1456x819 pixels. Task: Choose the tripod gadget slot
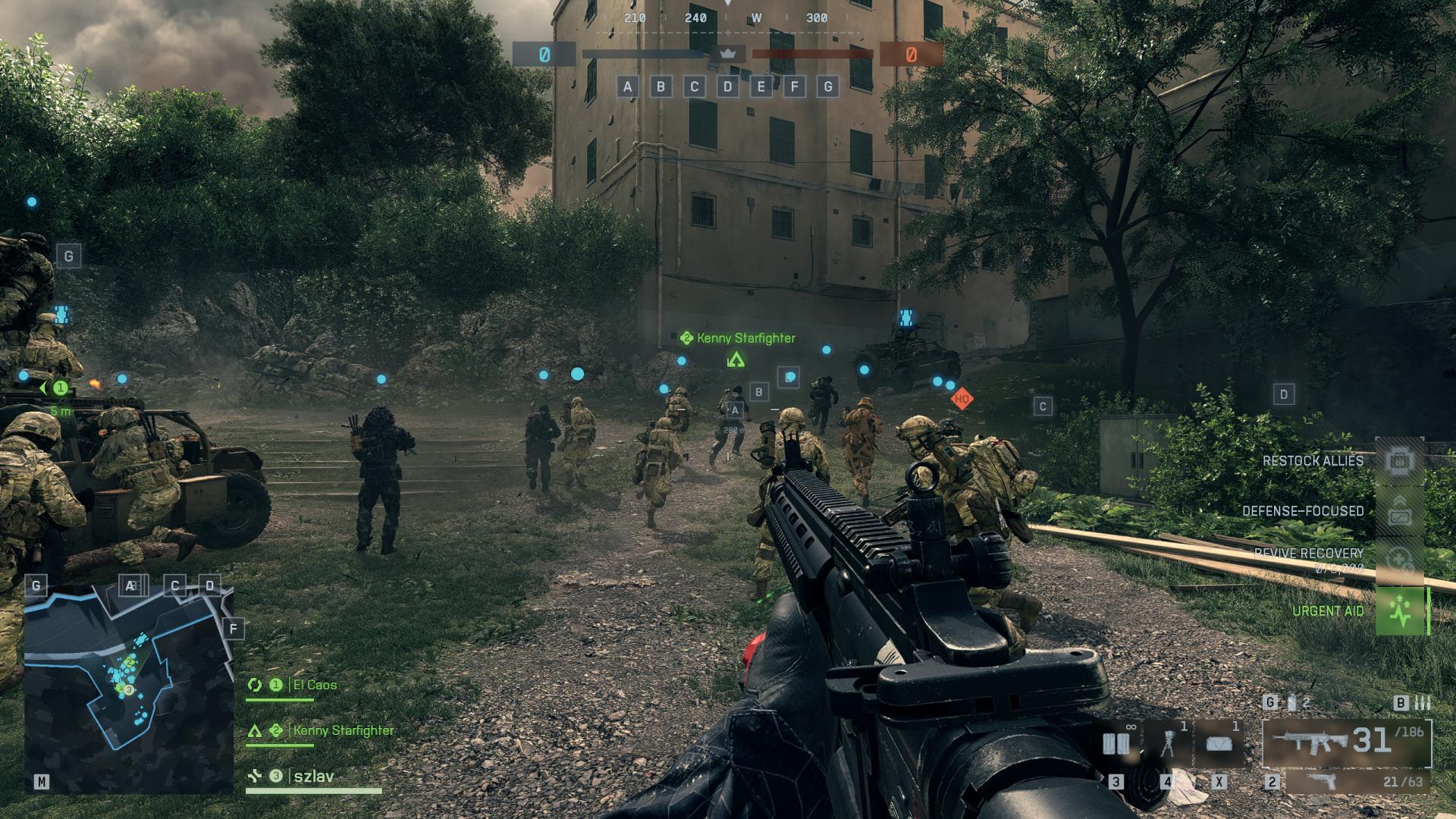coord(1168,744)
